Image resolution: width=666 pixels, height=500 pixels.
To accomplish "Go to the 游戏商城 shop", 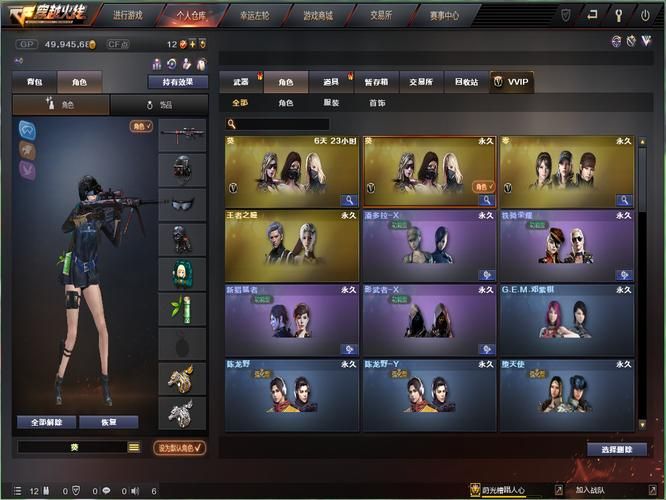I will (x=316, y=16).
